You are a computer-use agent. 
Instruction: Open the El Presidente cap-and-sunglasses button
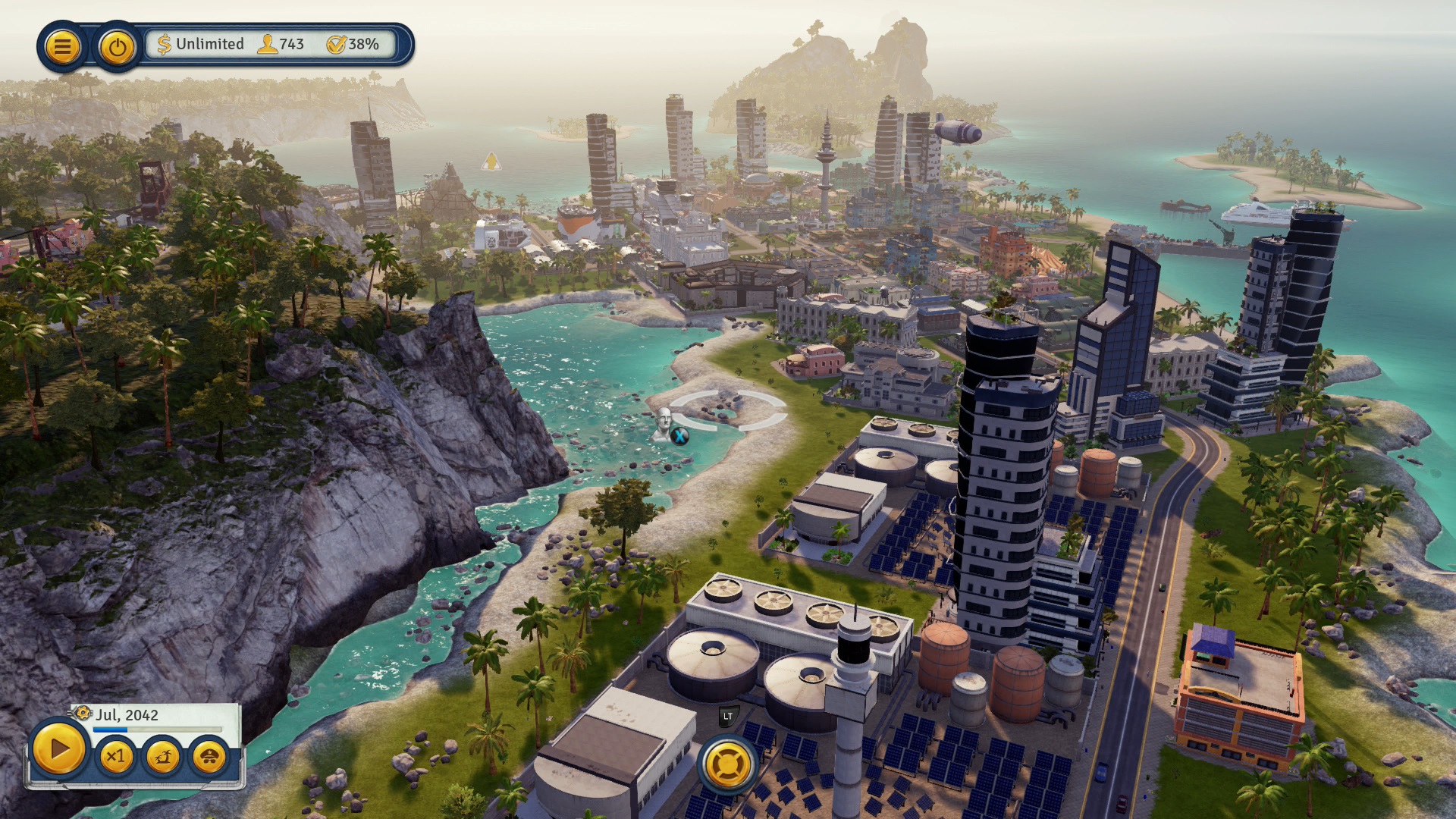coord(209,756)
